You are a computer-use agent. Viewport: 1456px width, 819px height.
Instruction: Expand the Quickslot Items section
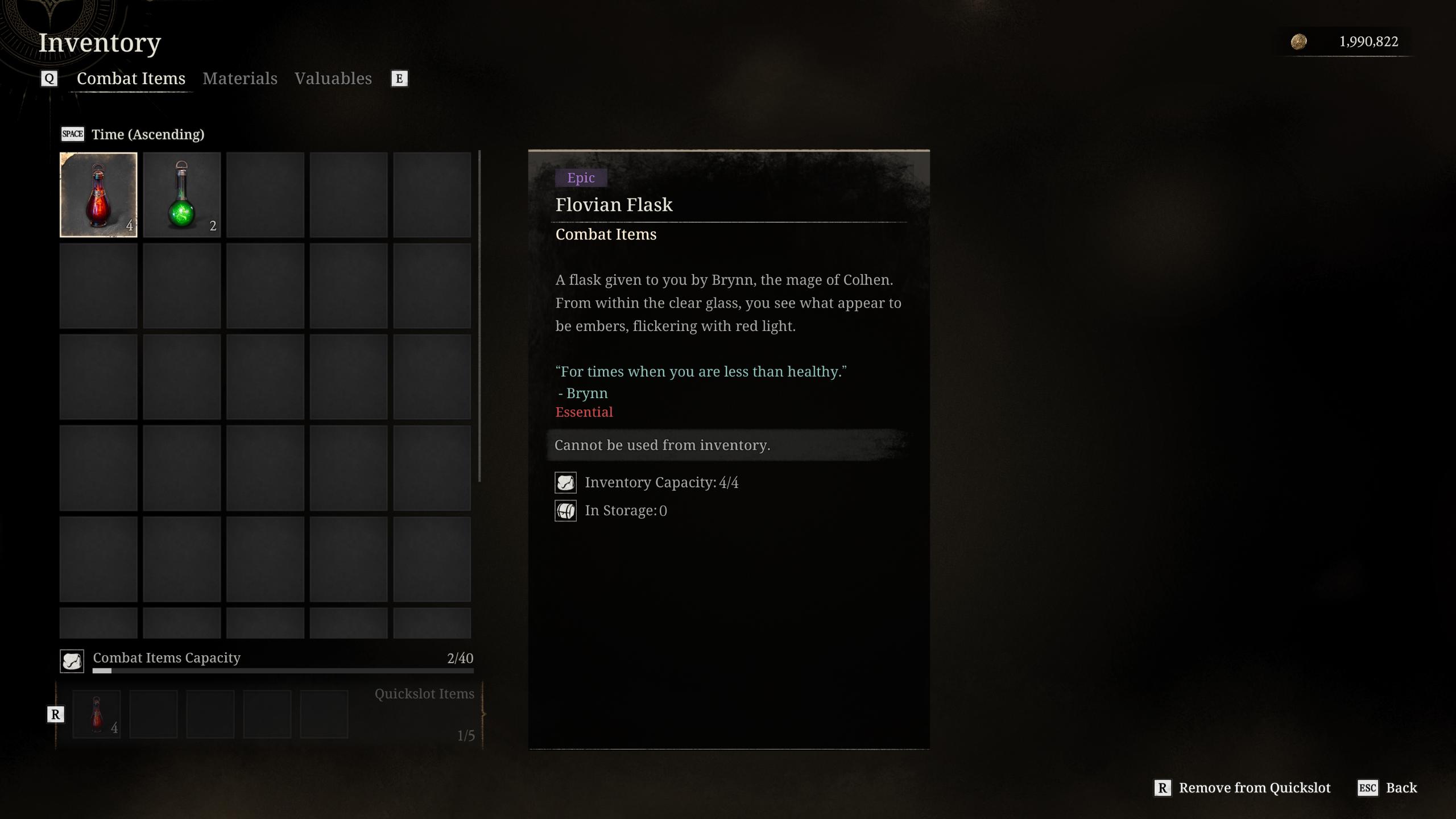(x=424, y=693)
